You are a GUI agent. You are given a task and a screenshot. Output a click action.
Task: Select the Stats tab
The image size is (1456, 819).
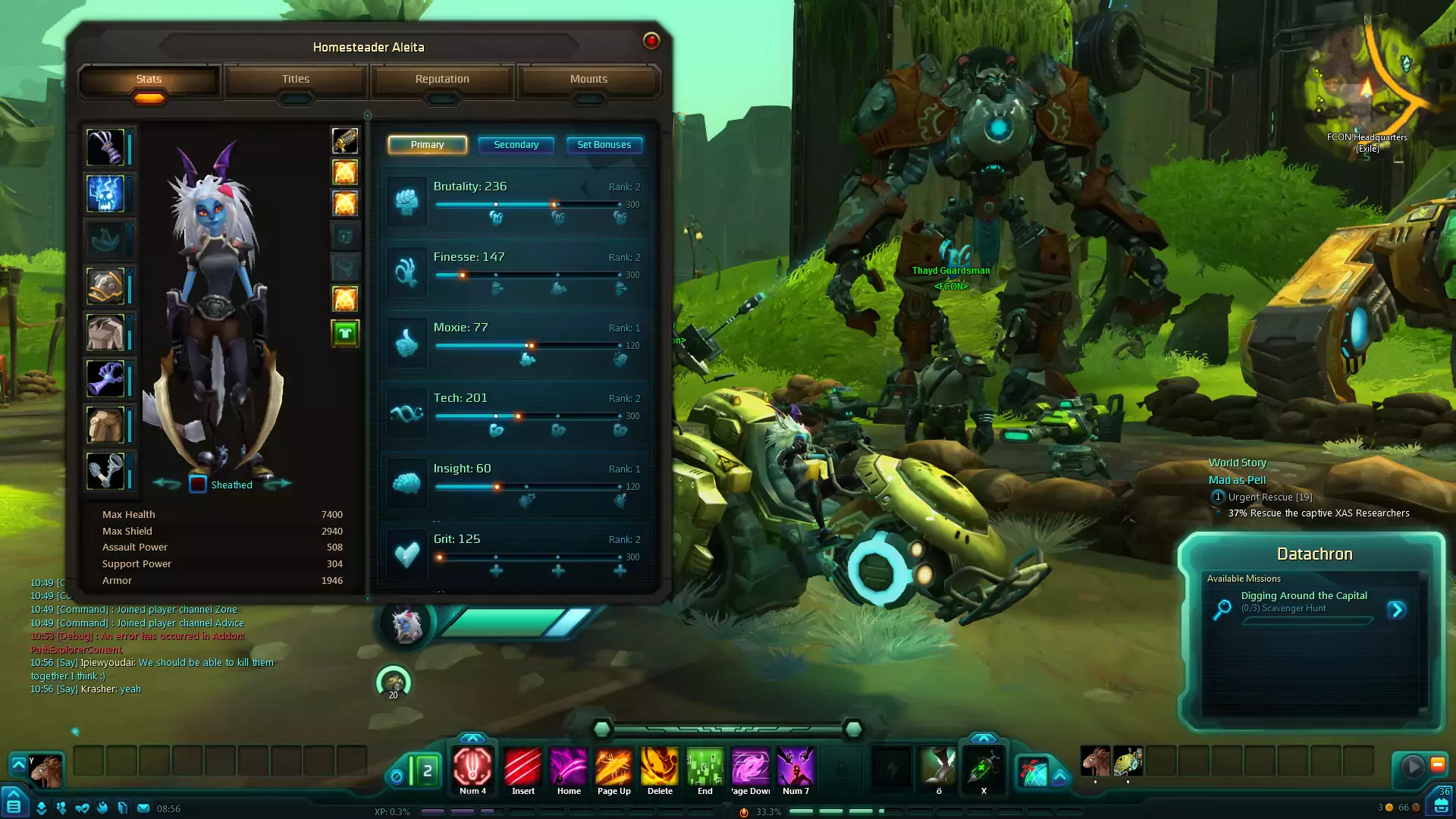pos(149,80)
